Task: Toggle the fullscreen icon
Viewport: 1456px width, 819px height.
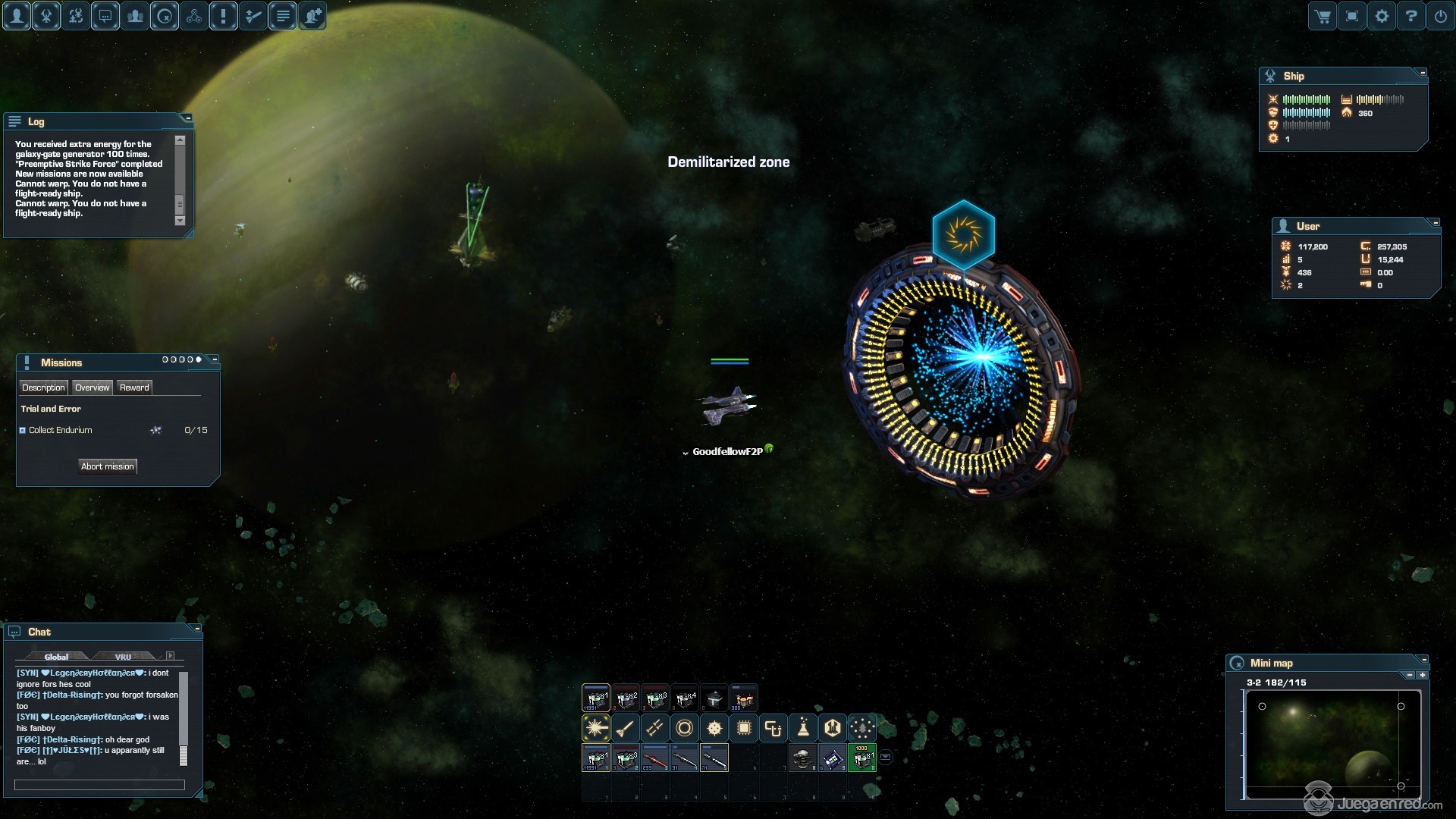Action: click(1352, 16)
